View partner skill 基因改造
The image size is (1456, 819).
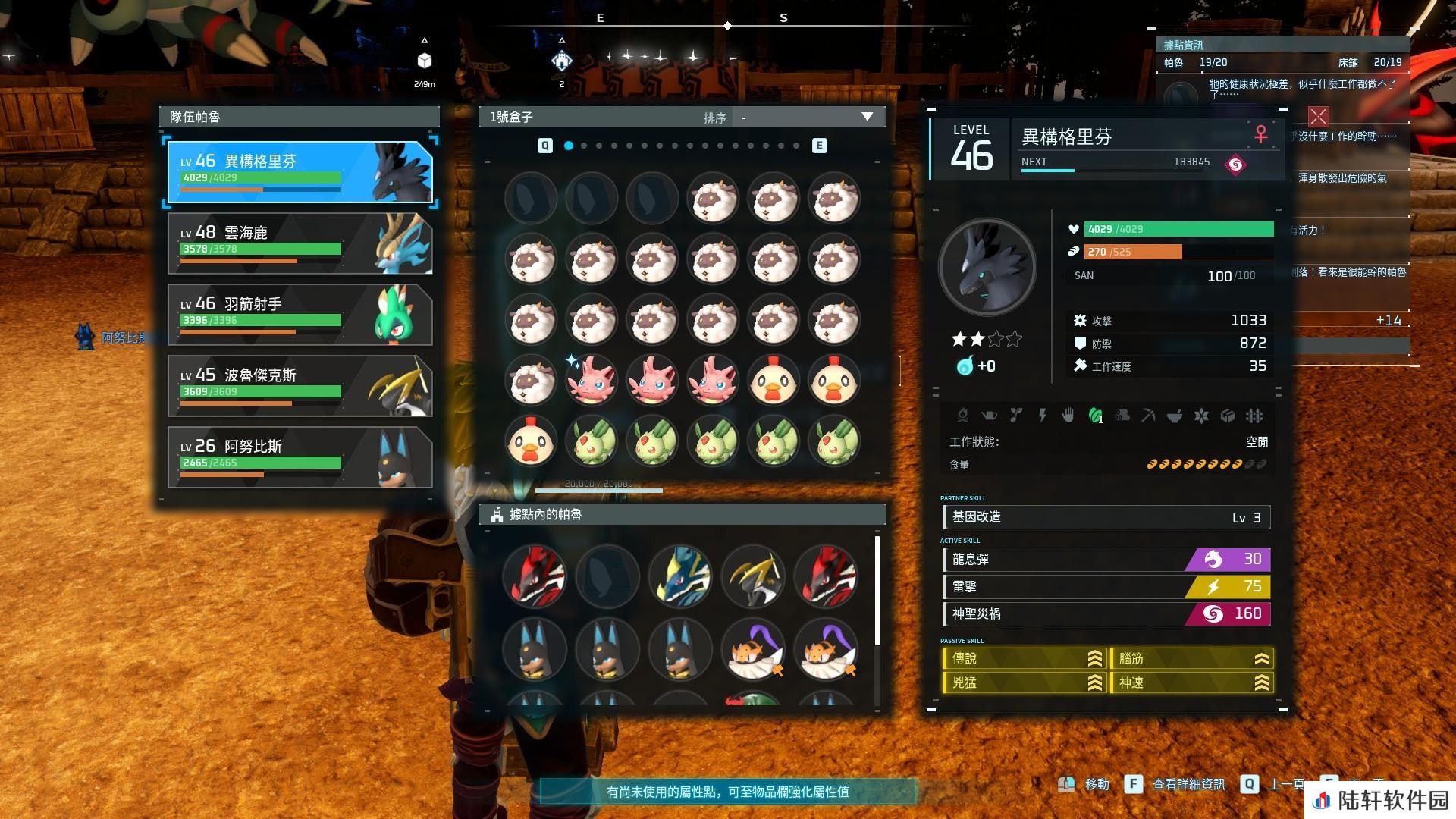[1106, 517]
